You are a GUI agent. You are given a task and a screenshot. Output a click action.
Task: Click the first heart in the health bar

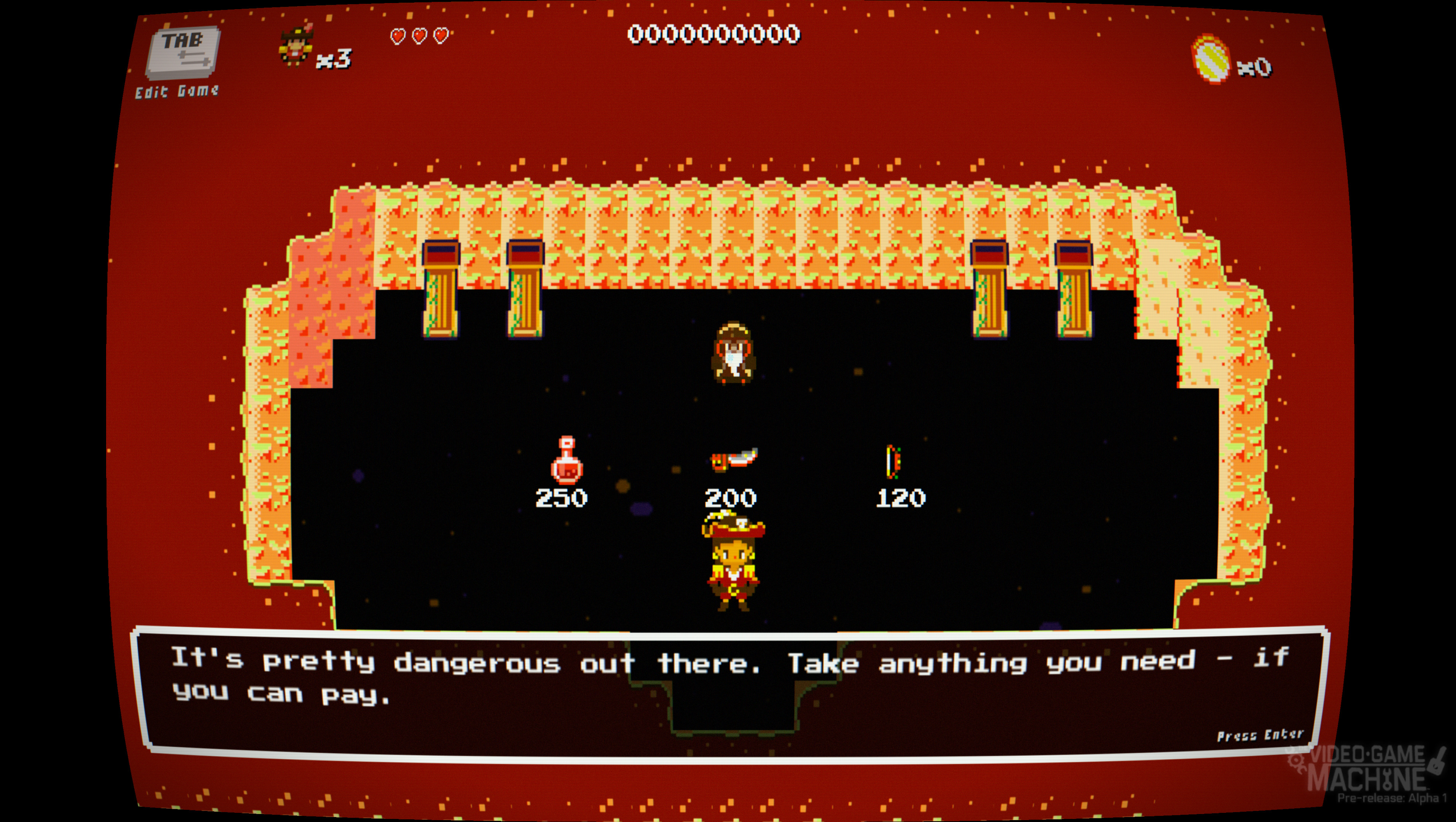coord(399,36)
